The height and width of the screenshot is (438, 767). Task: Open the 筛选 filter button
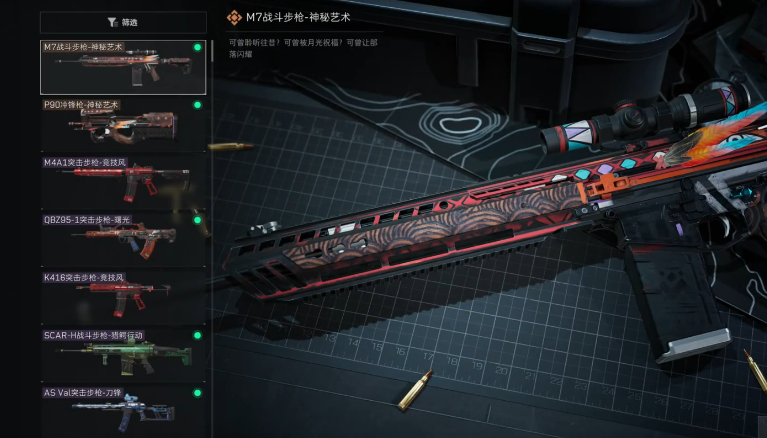tap(123, 21)
